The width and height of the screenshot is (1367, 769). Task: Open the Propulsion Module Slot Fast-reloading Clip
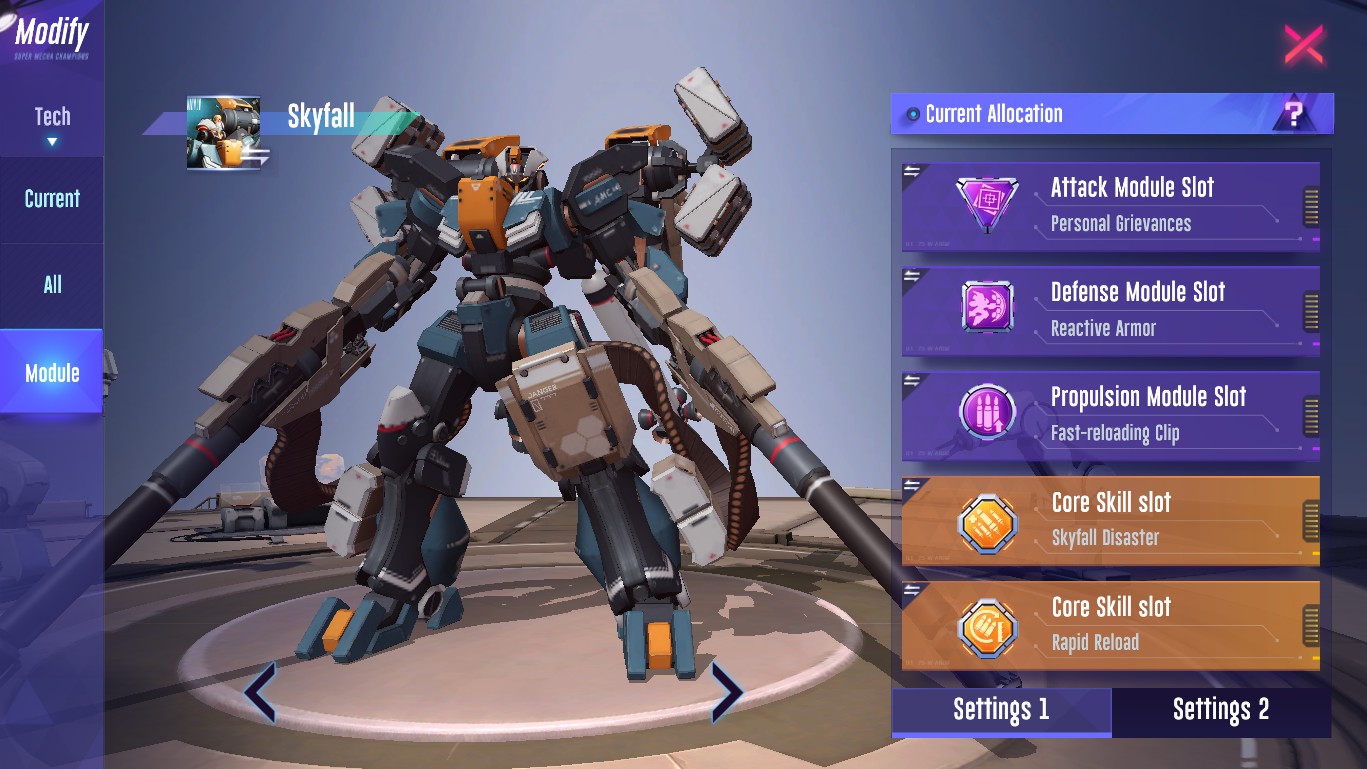[1110, 415]
